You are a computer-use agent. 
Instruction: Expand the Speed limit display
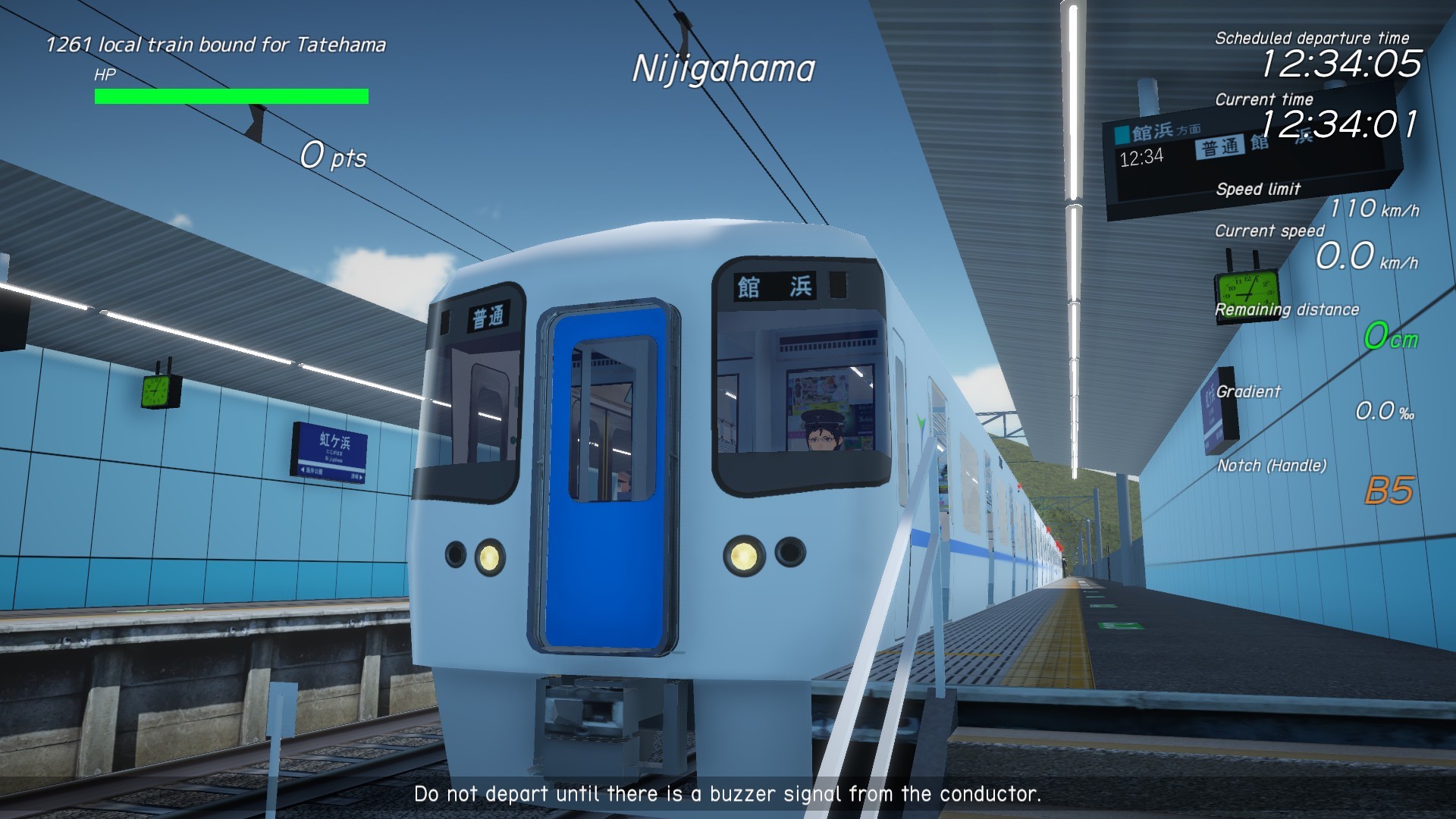[1259, 190]
